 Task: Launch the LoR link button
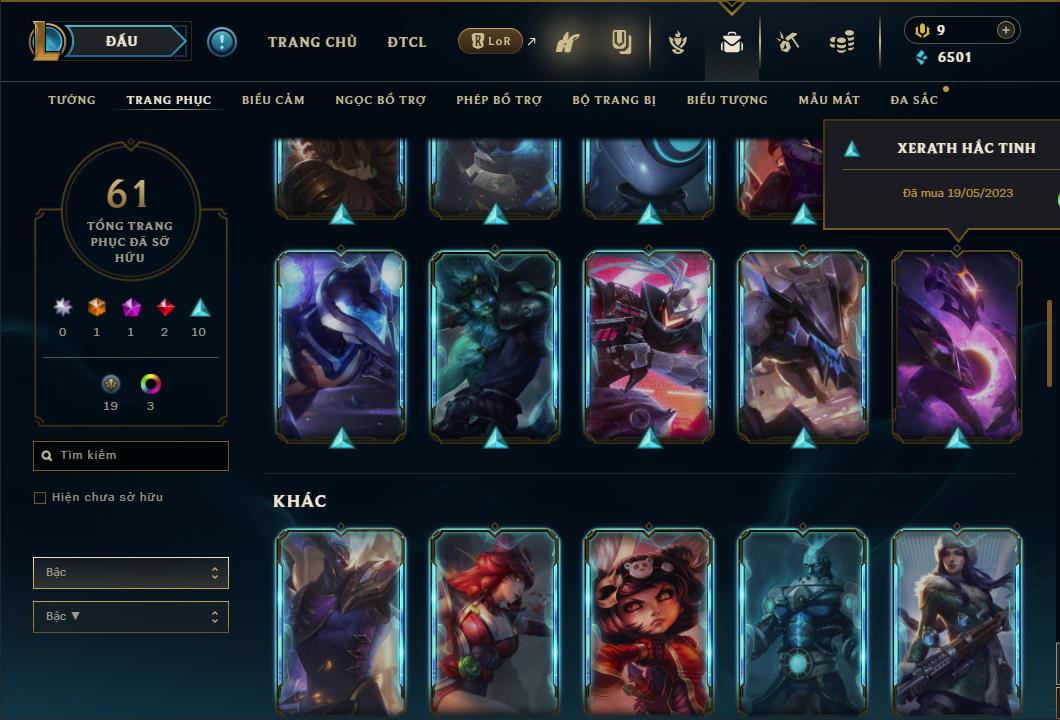coord(491,41)
